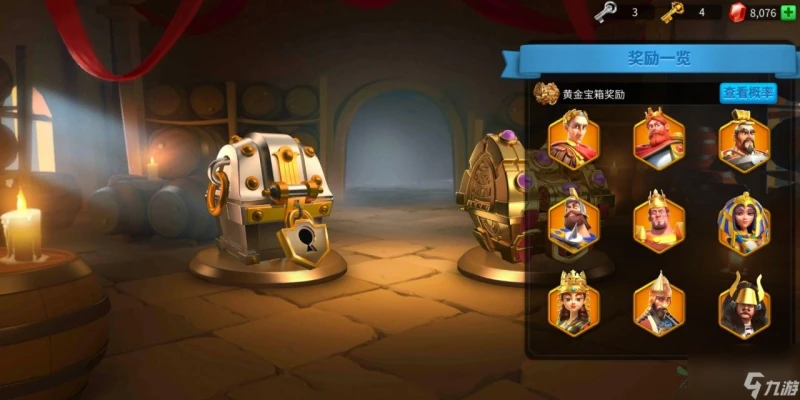View the red-bearded crowned commander portrait
Viewport: 800px width, 400px height.
coord(659,140)
